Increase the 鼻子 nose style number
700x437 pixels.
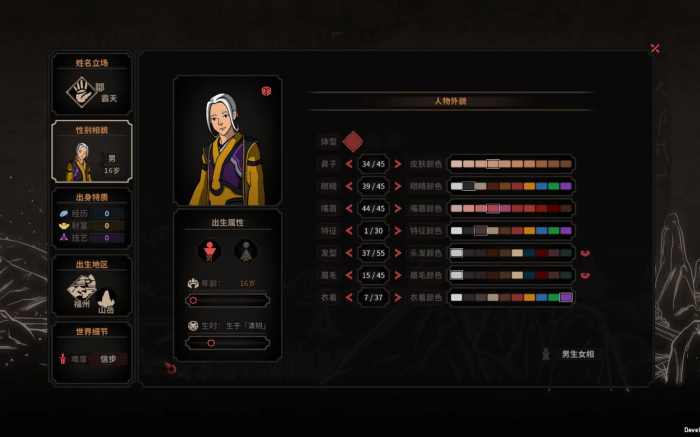tap(398, 164)
